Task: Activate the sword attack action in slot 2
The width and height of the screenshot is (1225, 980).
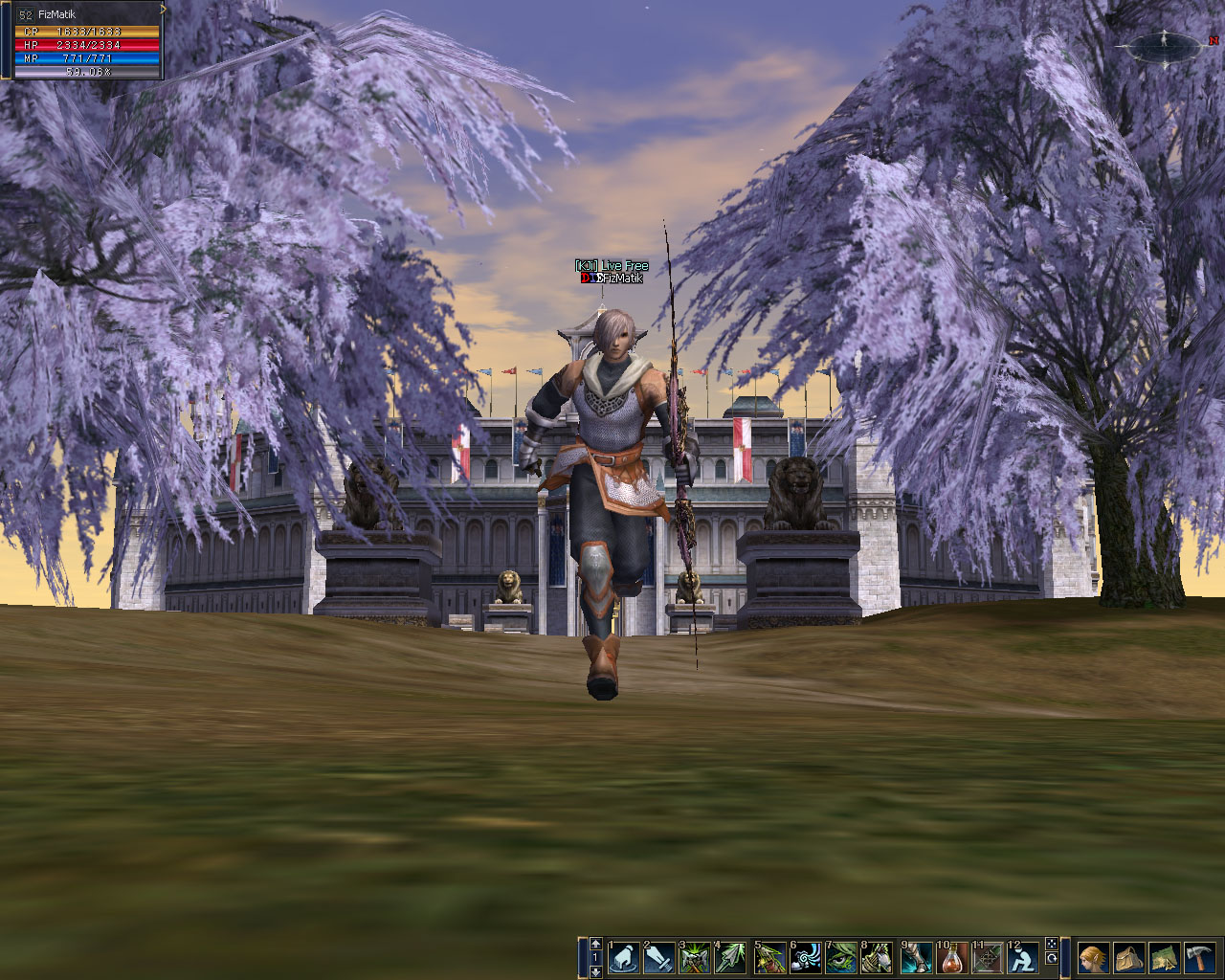Action: point(658,958)
